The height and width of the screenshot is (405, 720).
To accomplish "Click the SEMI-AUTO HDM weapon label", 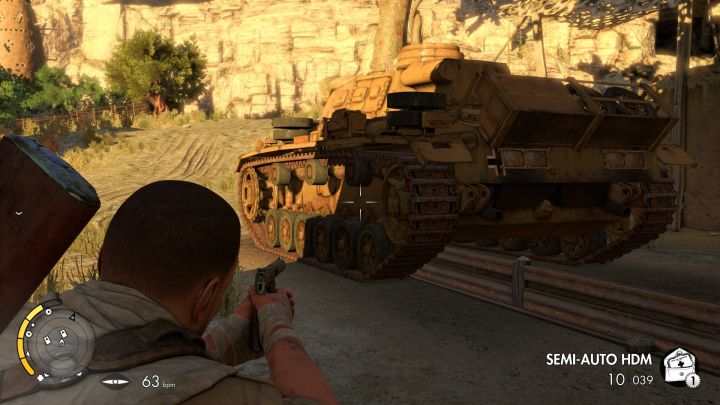I will click(599, 359).
